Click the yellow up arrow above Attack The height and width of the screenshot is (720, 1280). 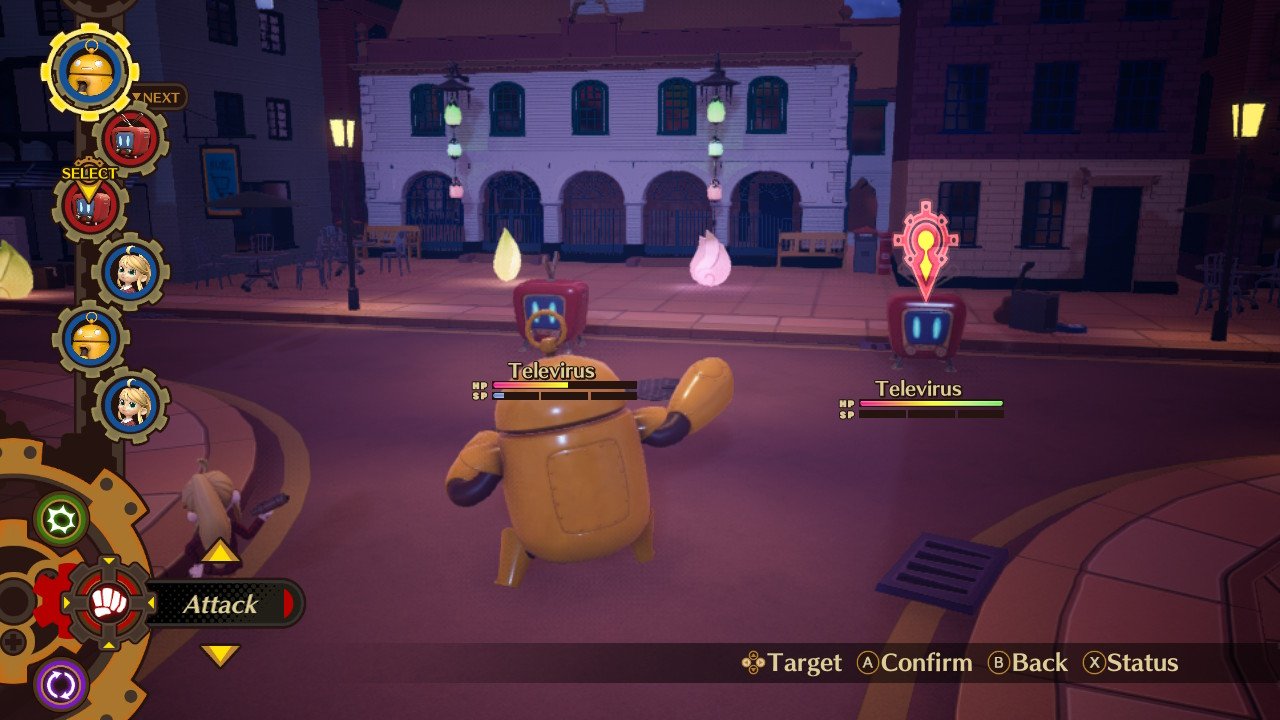tap(220, 552)
